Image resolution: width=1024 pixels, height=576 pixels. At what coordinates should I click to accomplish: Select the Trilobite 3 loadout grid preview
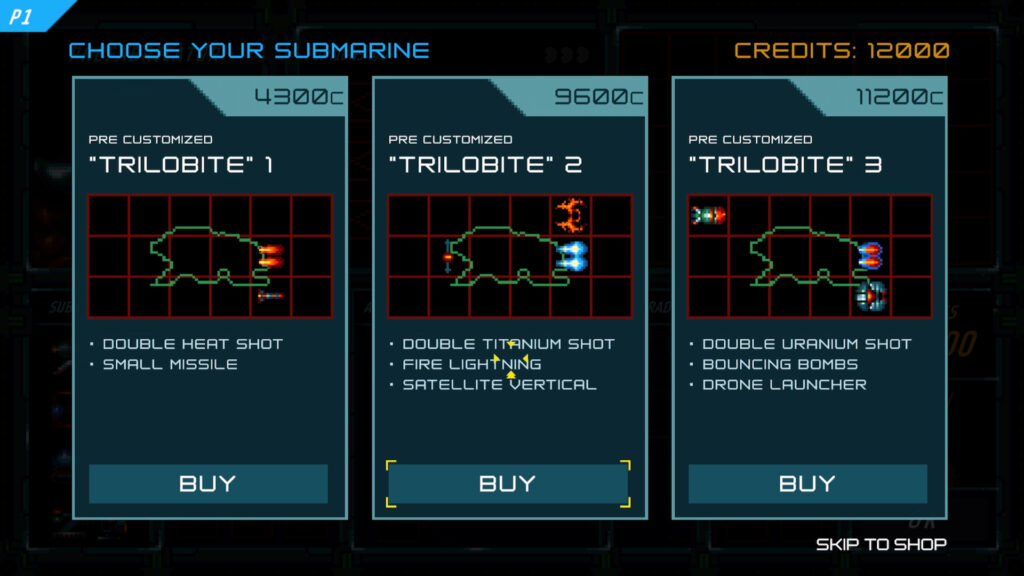coord(810,256)
